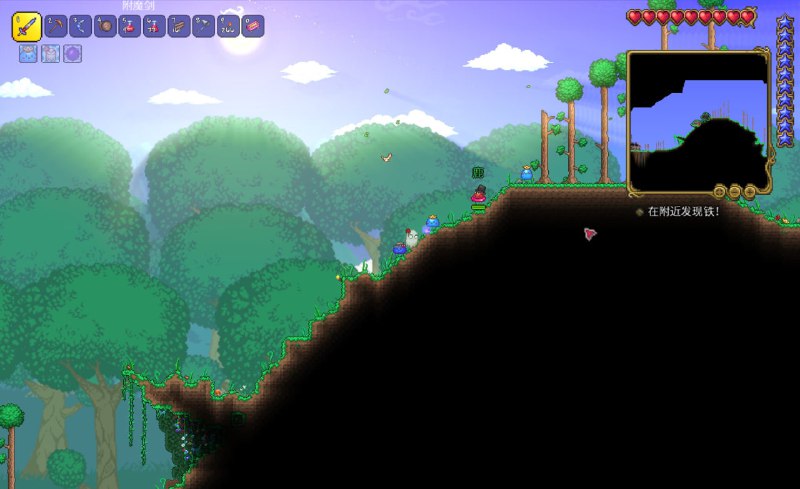This screenshot has height=489, width=800.
Task: Click the leftmost round minimap button
Action: click(x=719, y=191)
